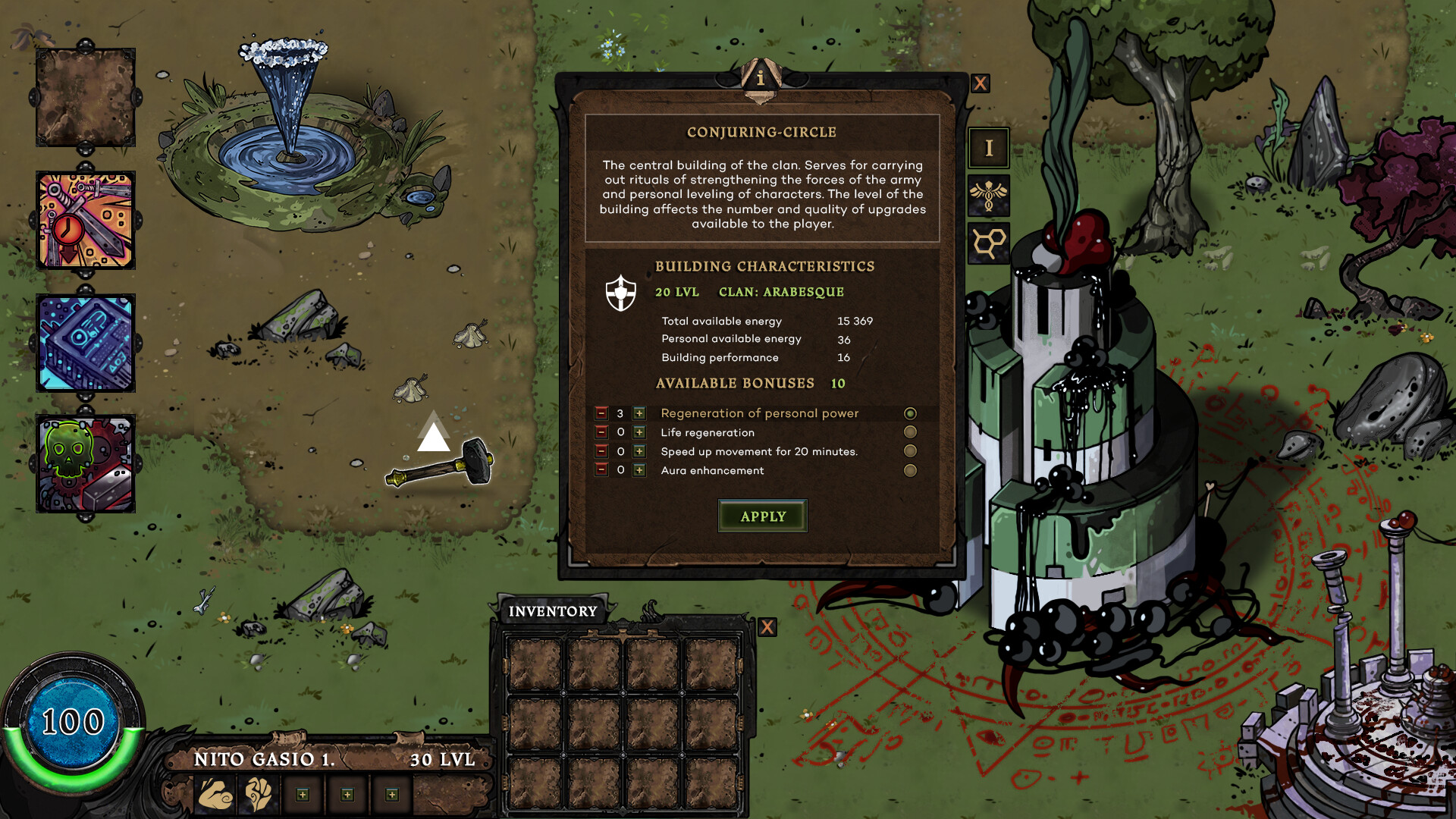Viewport: 1456px width, 819px height.
Task: Activate the blue circuit board icon
Action: [x=86, y=344]
